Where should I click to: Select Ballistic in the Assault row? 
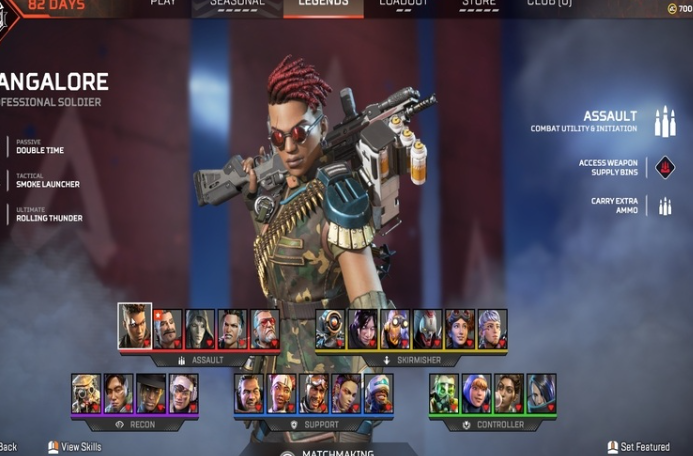click(264, 329)
